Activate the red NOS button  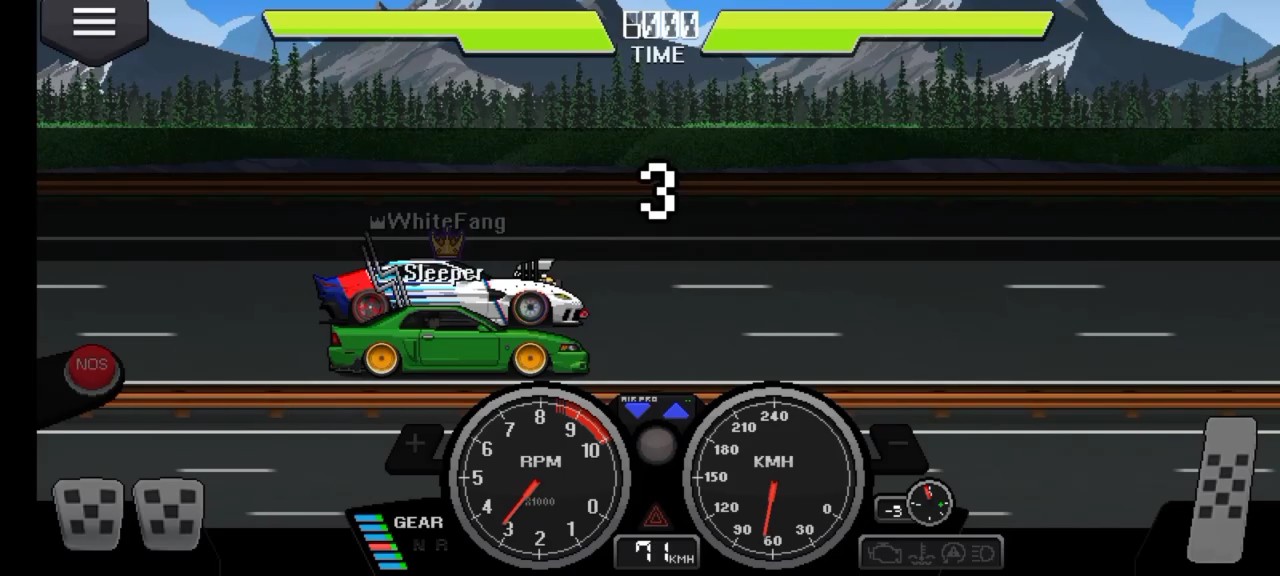92,366
